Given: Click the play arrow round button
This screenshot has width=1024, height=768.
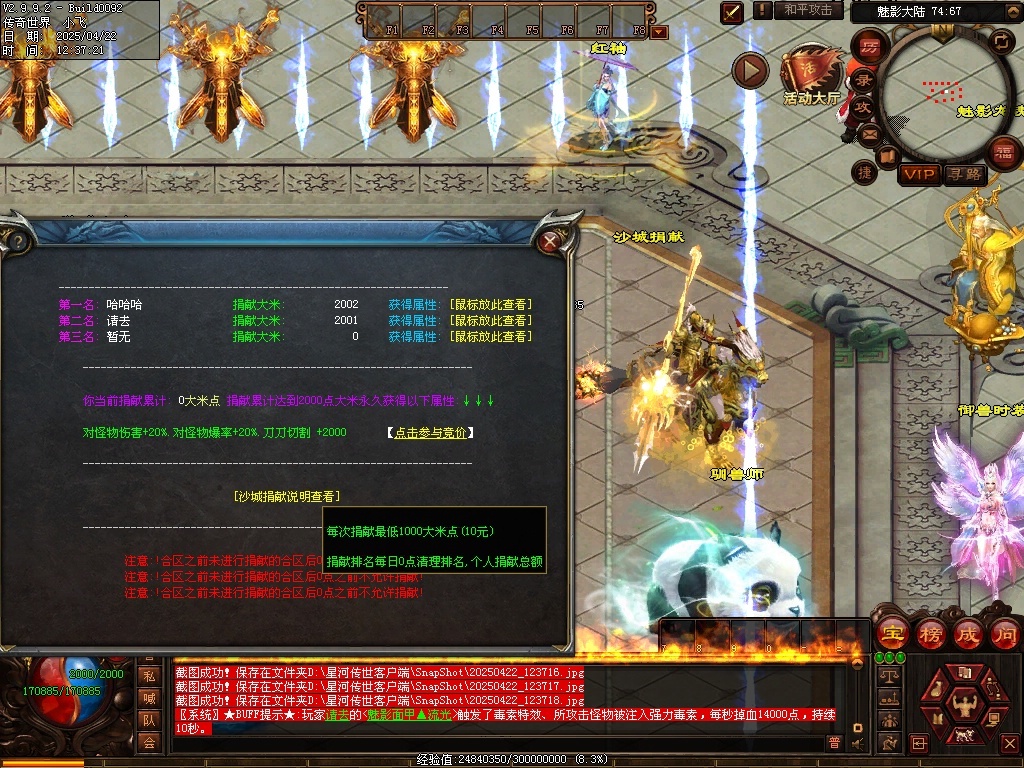Looking at the screenshot, I should tap(750, 70).
